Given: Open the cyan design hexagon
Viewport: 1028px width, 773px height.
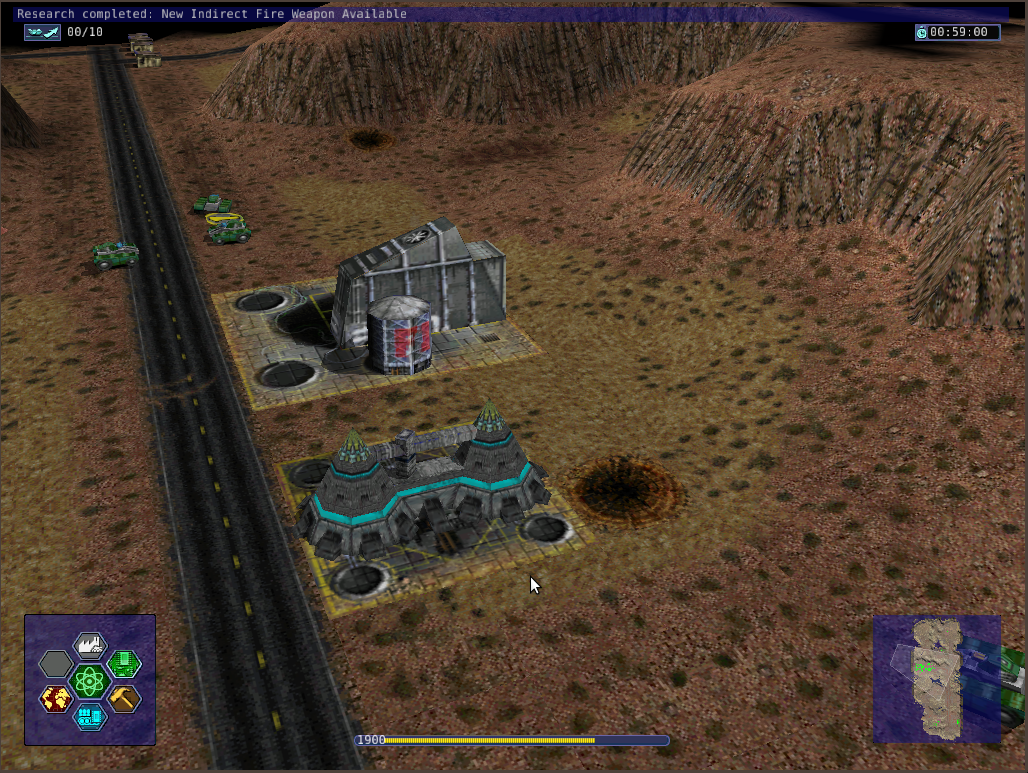Looking at the screenshot, I should (90, 716).
